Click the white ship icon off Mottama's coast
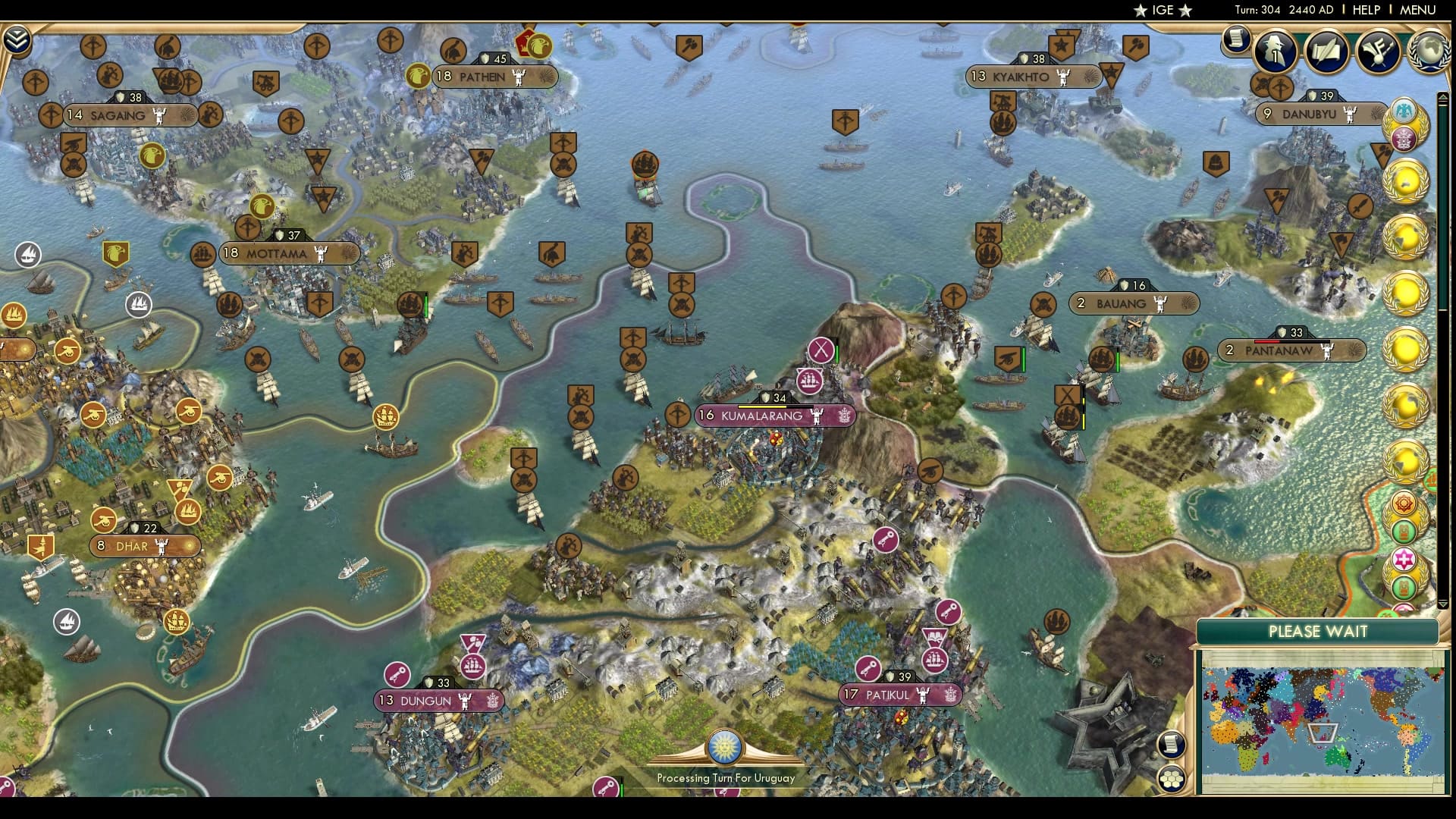1456x819 pixels. [139, 306]
